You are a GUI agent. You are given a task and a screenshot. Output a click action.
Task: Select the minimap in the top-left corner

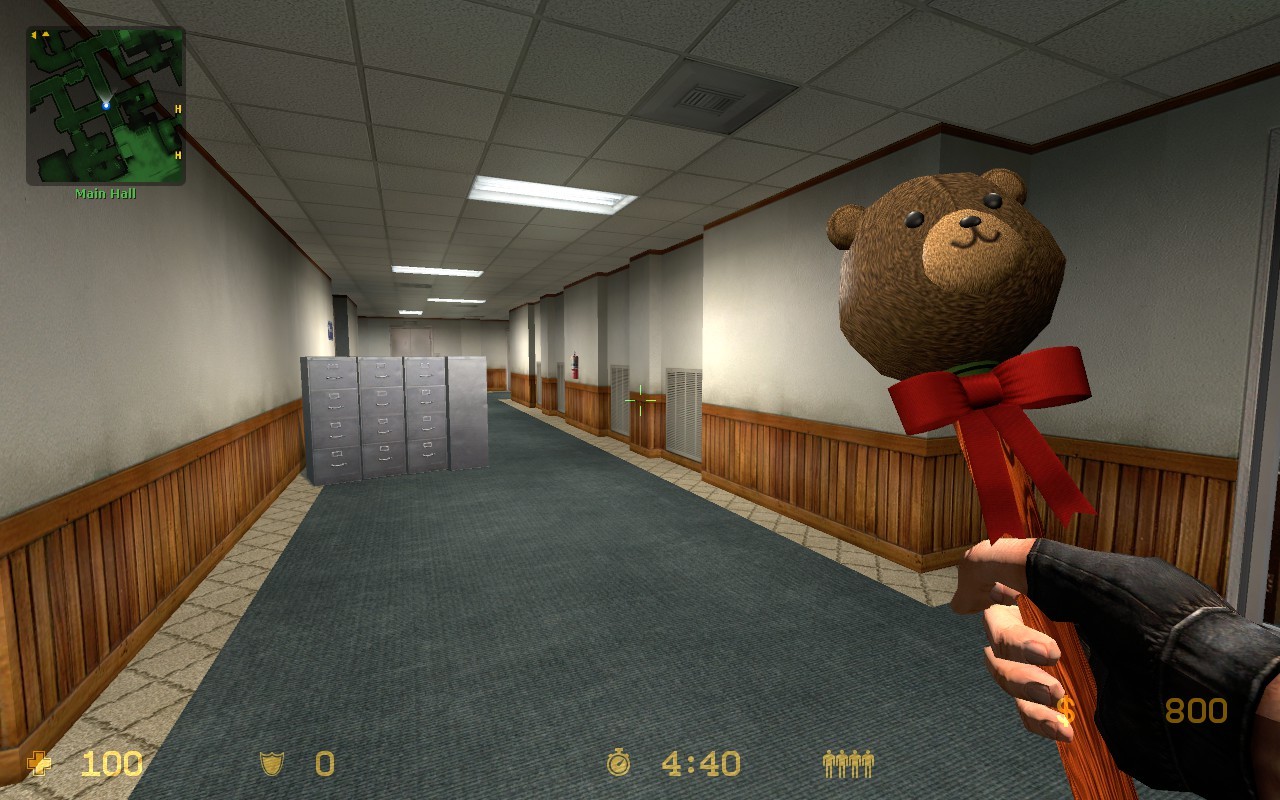click(105, 110)
